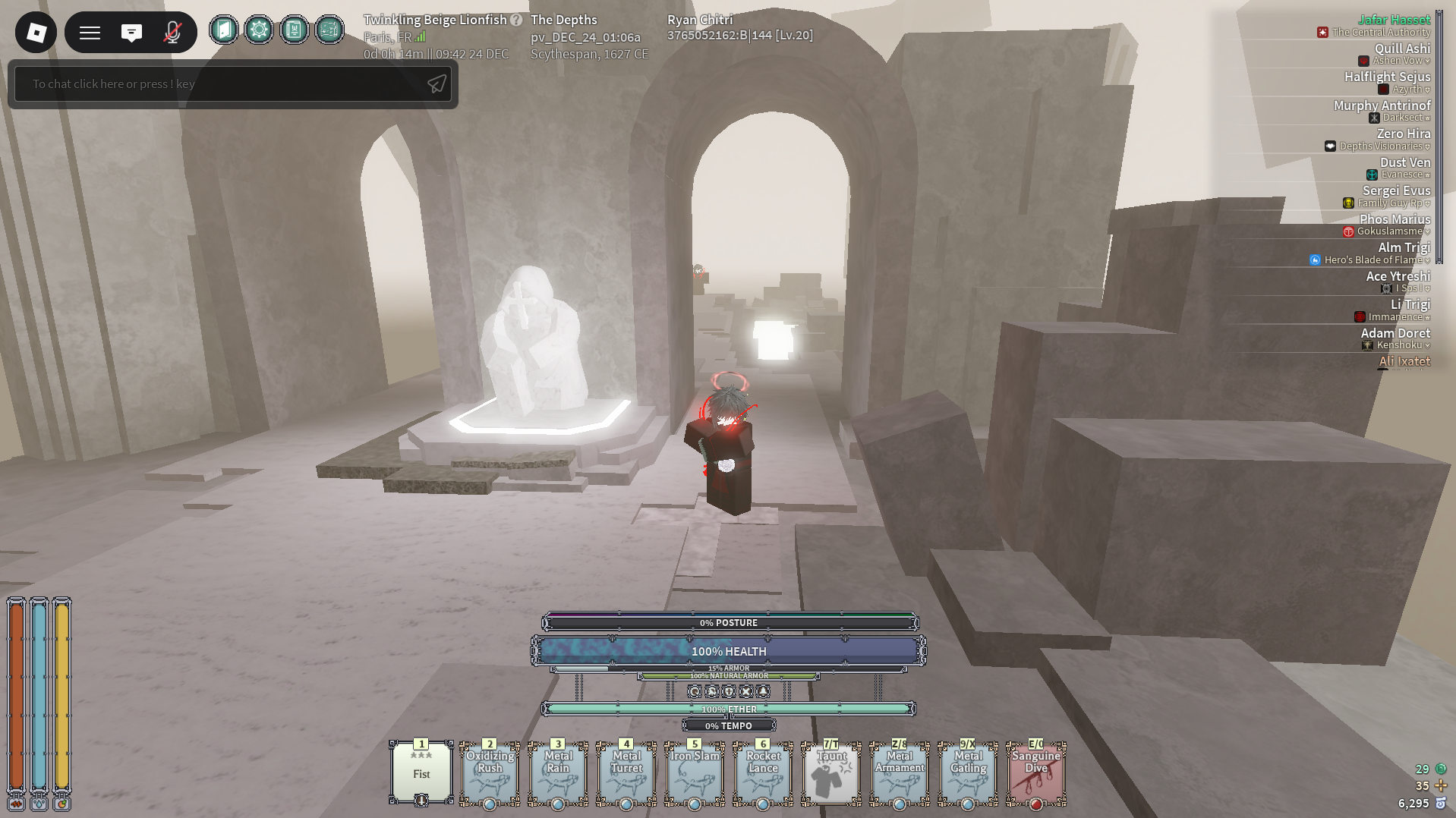Image resolution: width=1456 pixels, height=818 pixels.
Task: Activate the Iron Slam ability
Action: pos(695,772)
